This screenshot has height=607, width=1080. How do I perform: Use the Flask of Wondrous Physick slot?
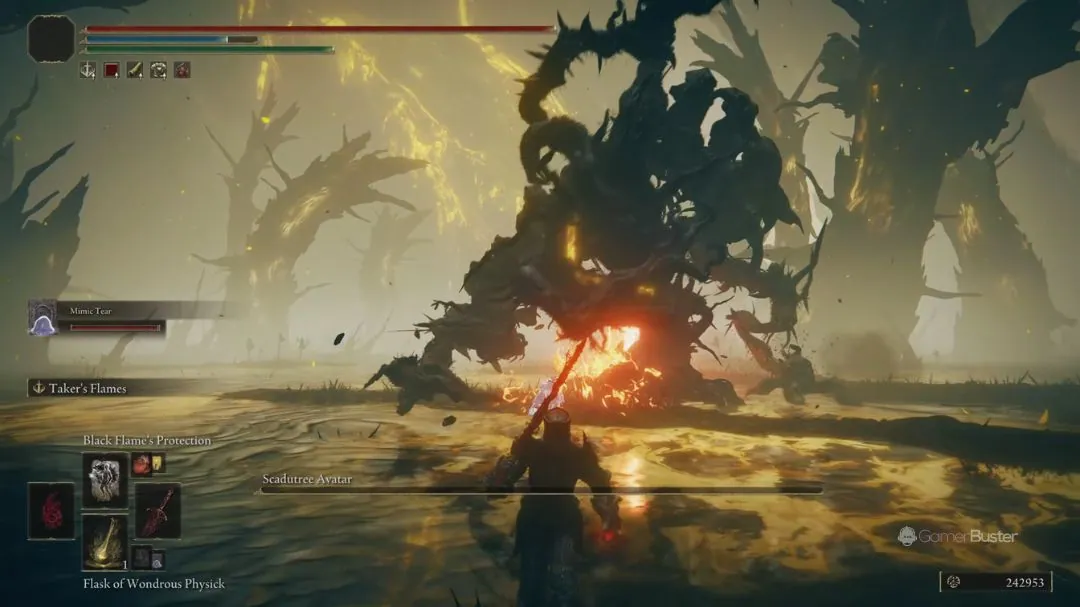point(105,541)
